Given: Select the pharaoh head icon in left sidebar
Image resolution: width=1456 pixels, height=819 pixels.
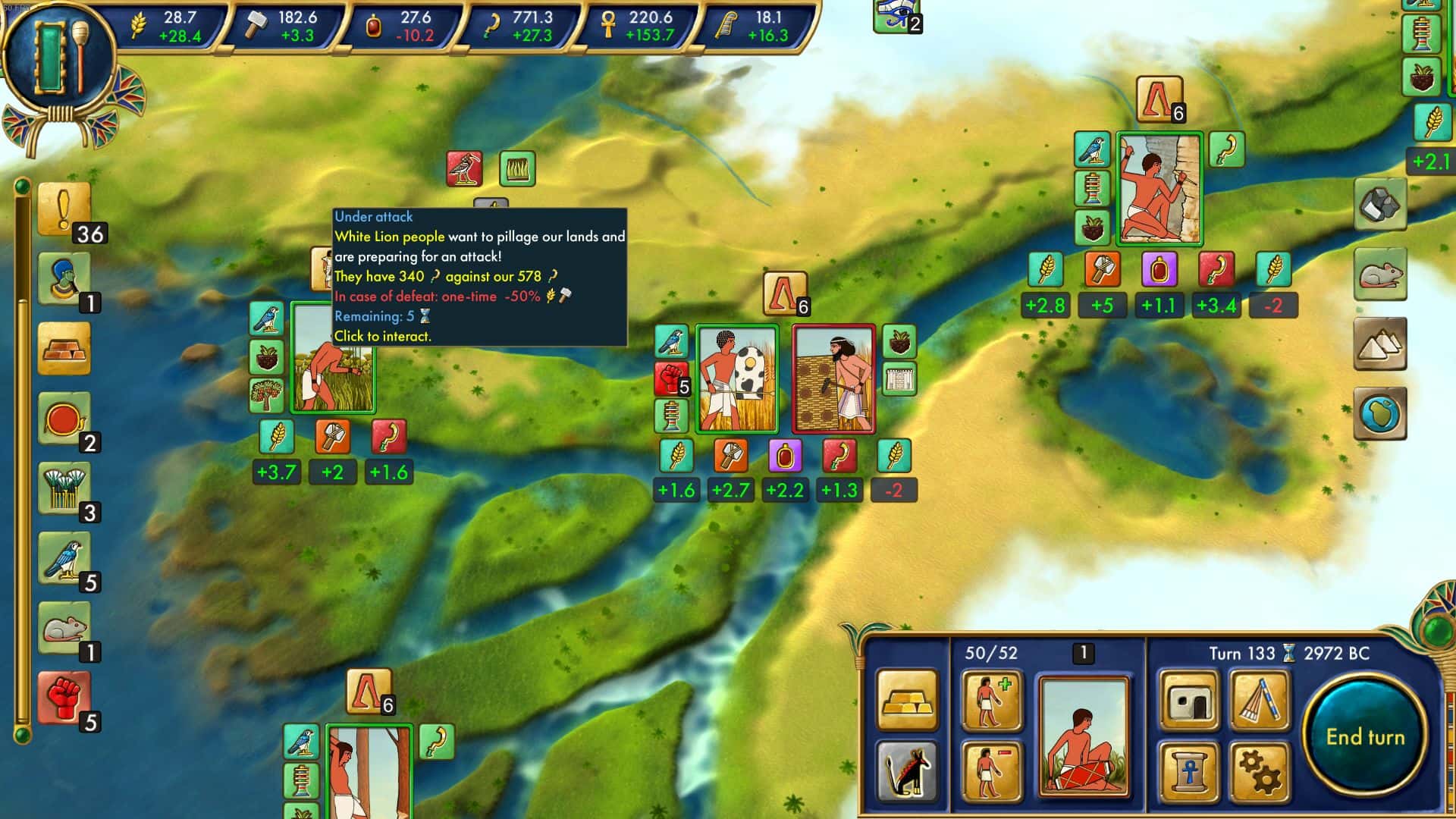Looking at the screenshot, I should tap(64, 278).
